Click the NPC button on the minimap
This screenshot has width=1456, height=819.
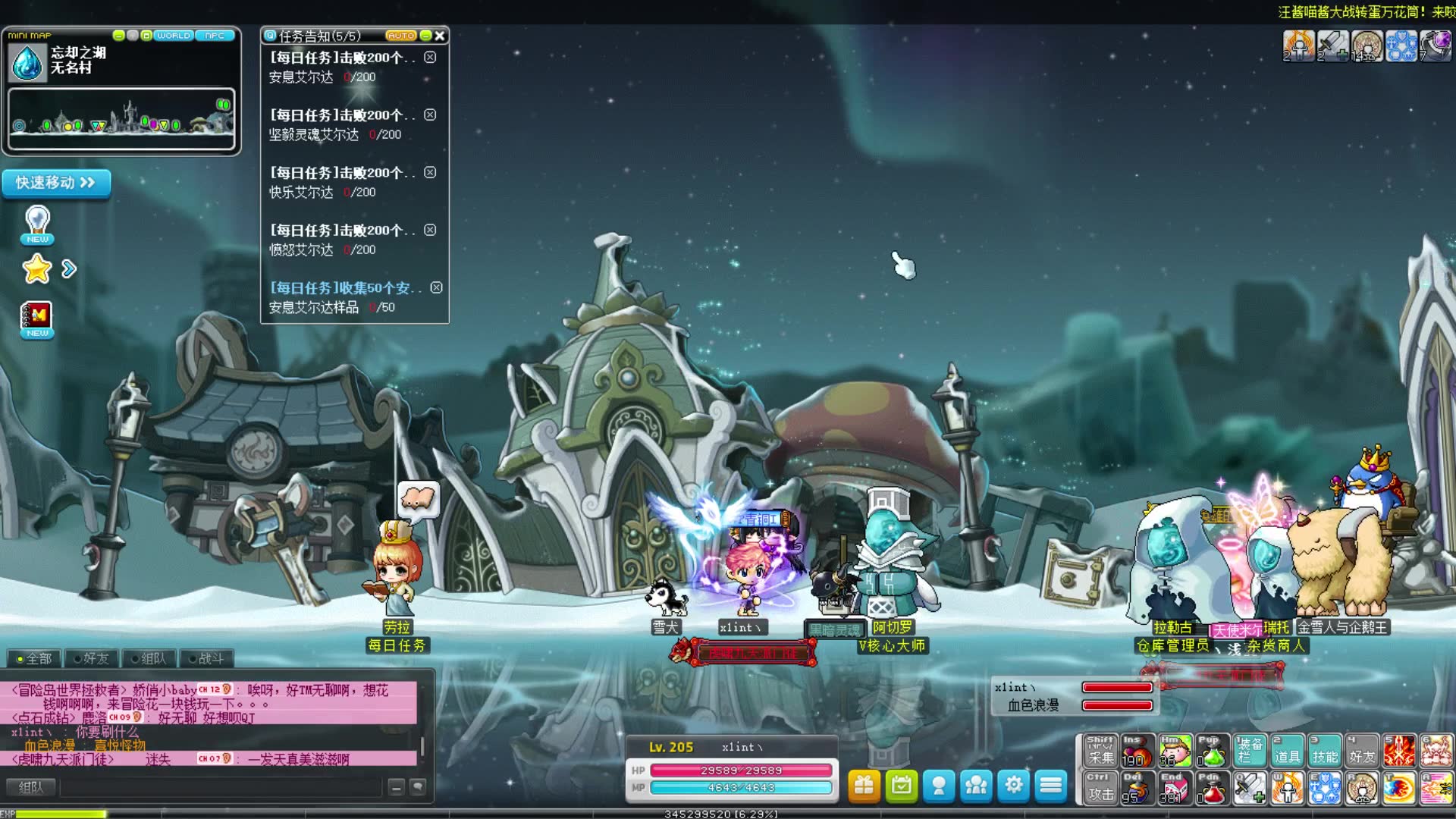215,36
